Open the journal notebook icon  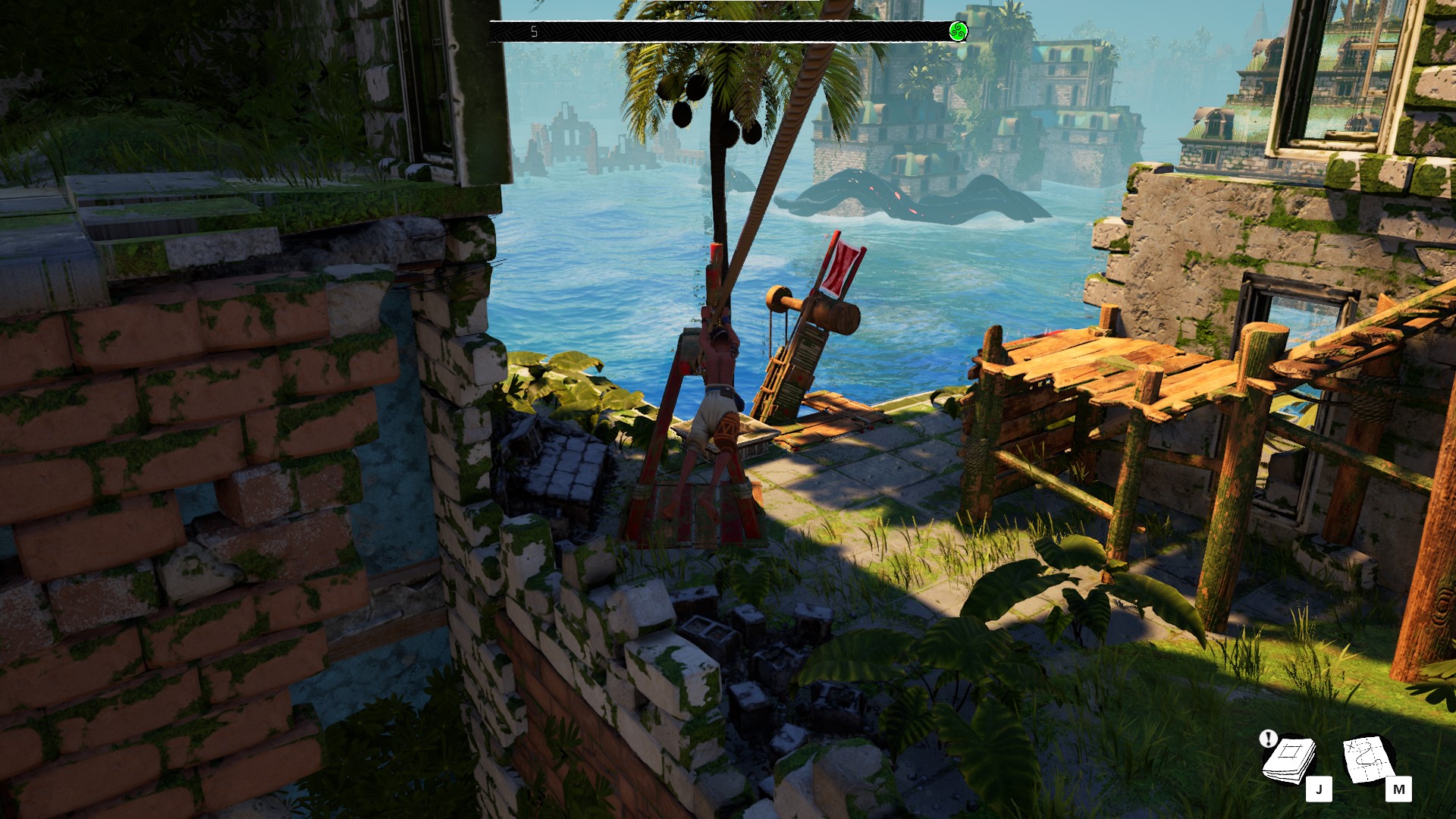(x=1288, y=761)
